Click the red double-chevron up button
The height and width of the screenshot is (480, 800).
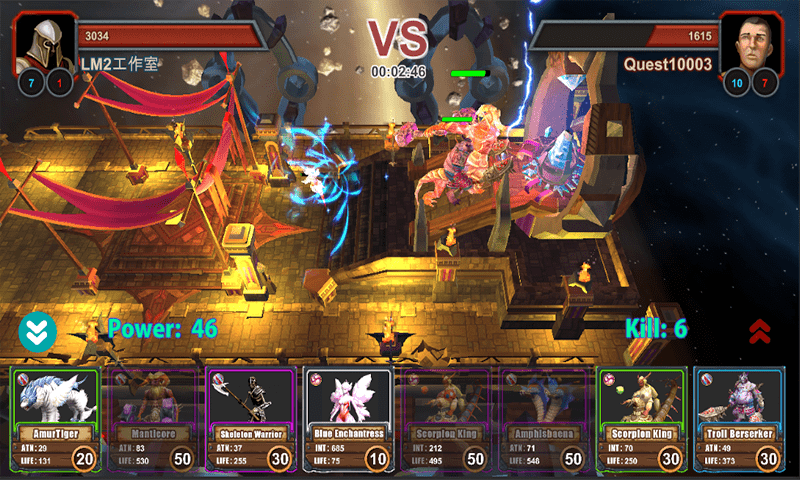tap(759, 331)
